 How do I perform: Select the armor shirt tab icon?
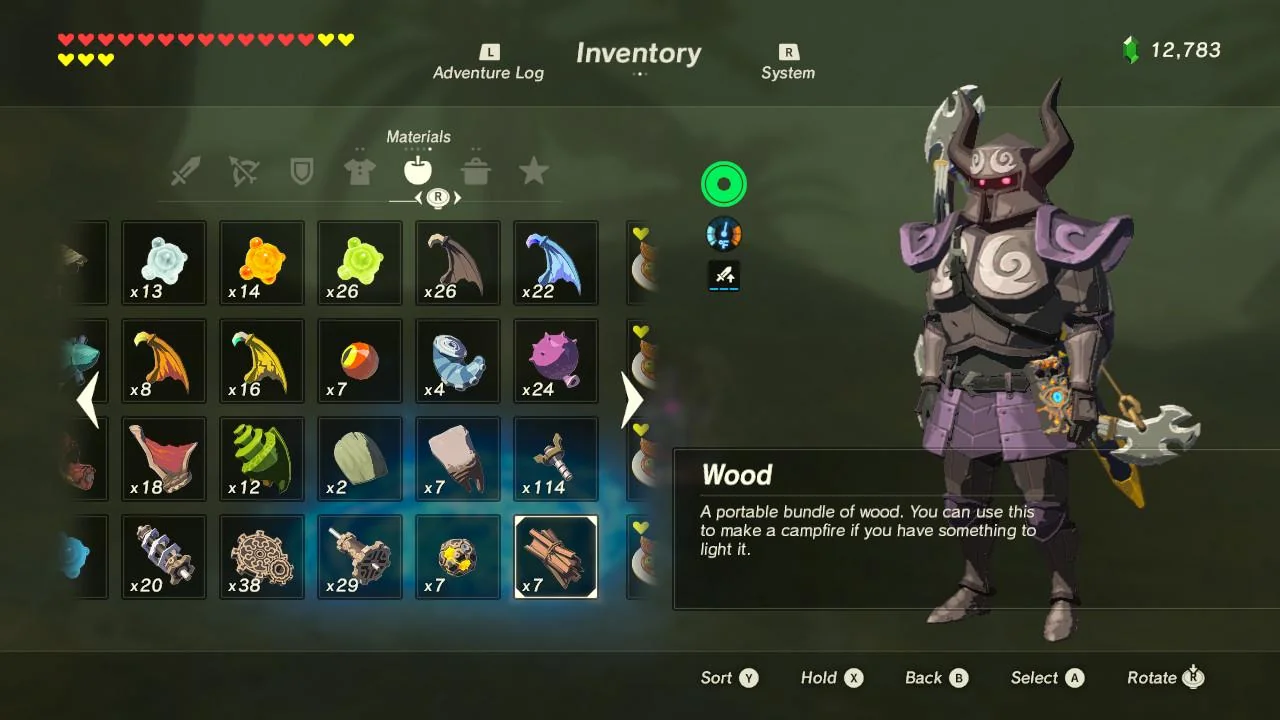click(360, 172)
